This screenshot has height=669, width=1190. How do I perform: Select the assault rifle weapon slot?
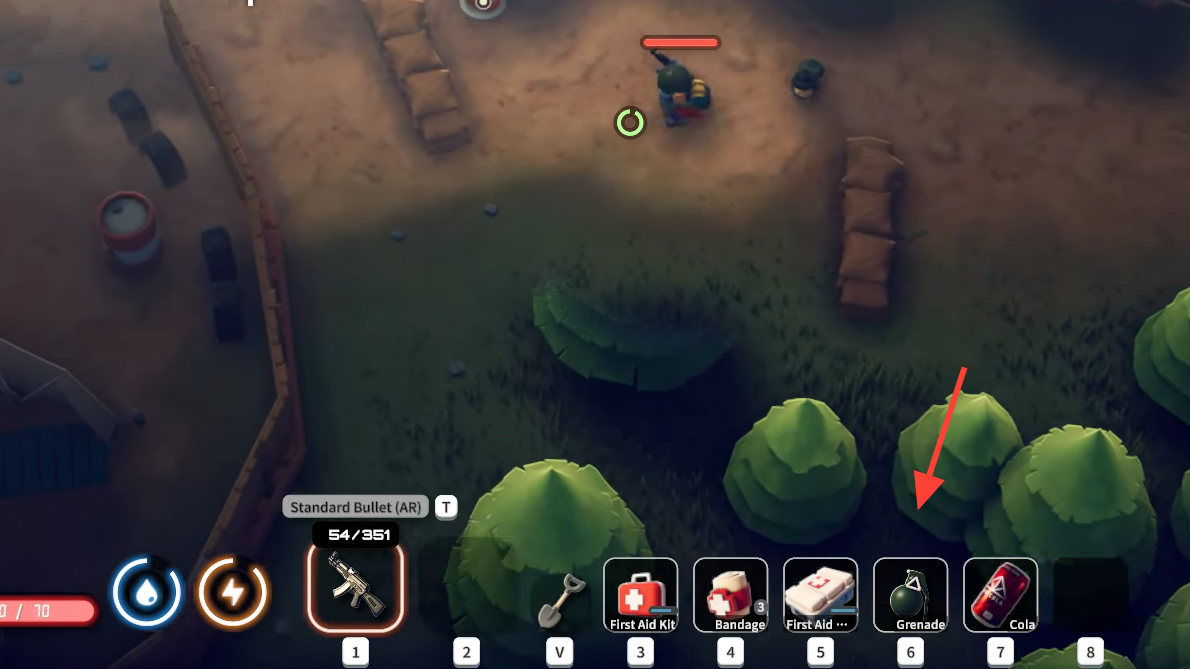(x=355, y=588)
